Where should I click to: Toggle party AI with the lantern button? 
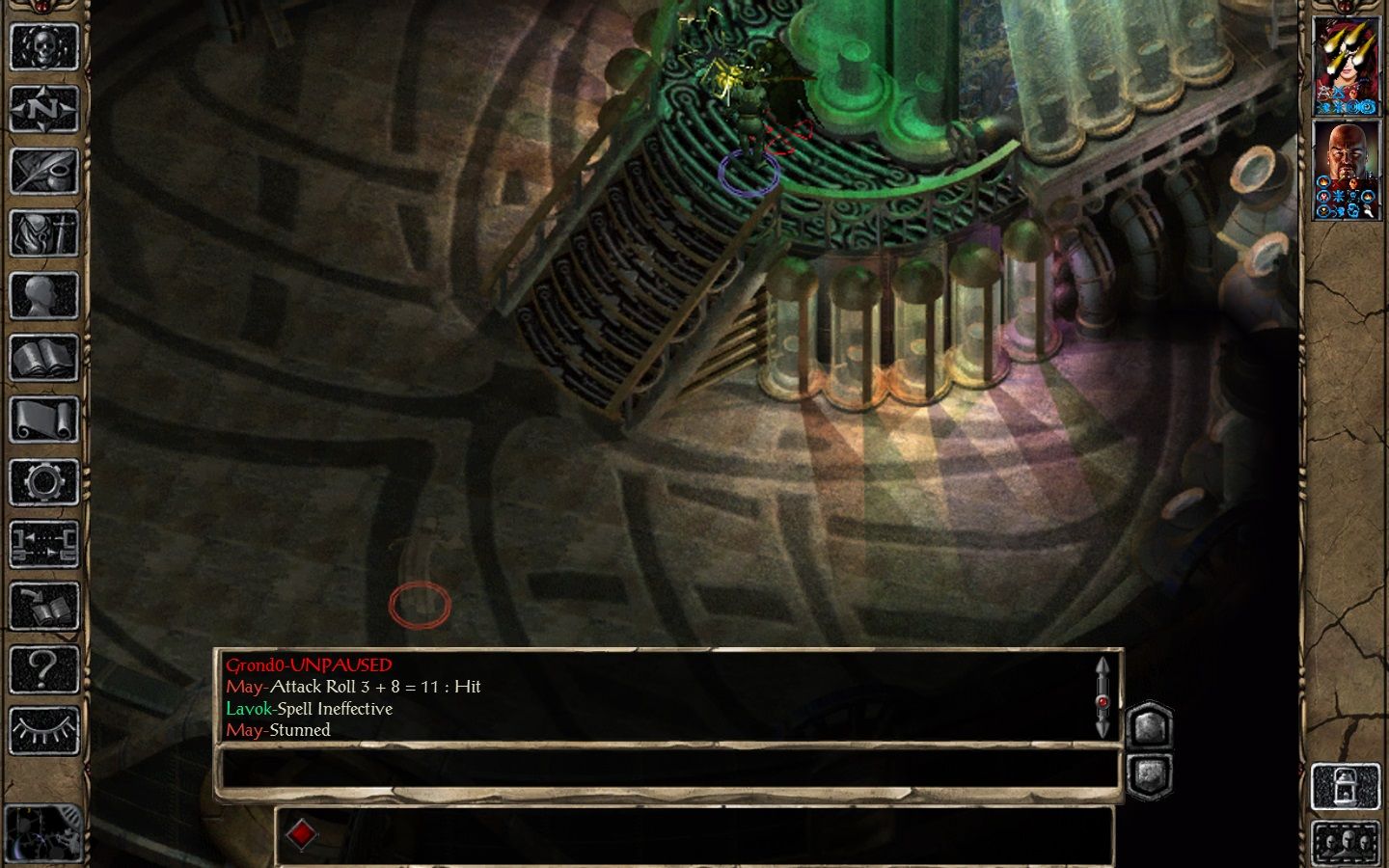[1345, 787]
